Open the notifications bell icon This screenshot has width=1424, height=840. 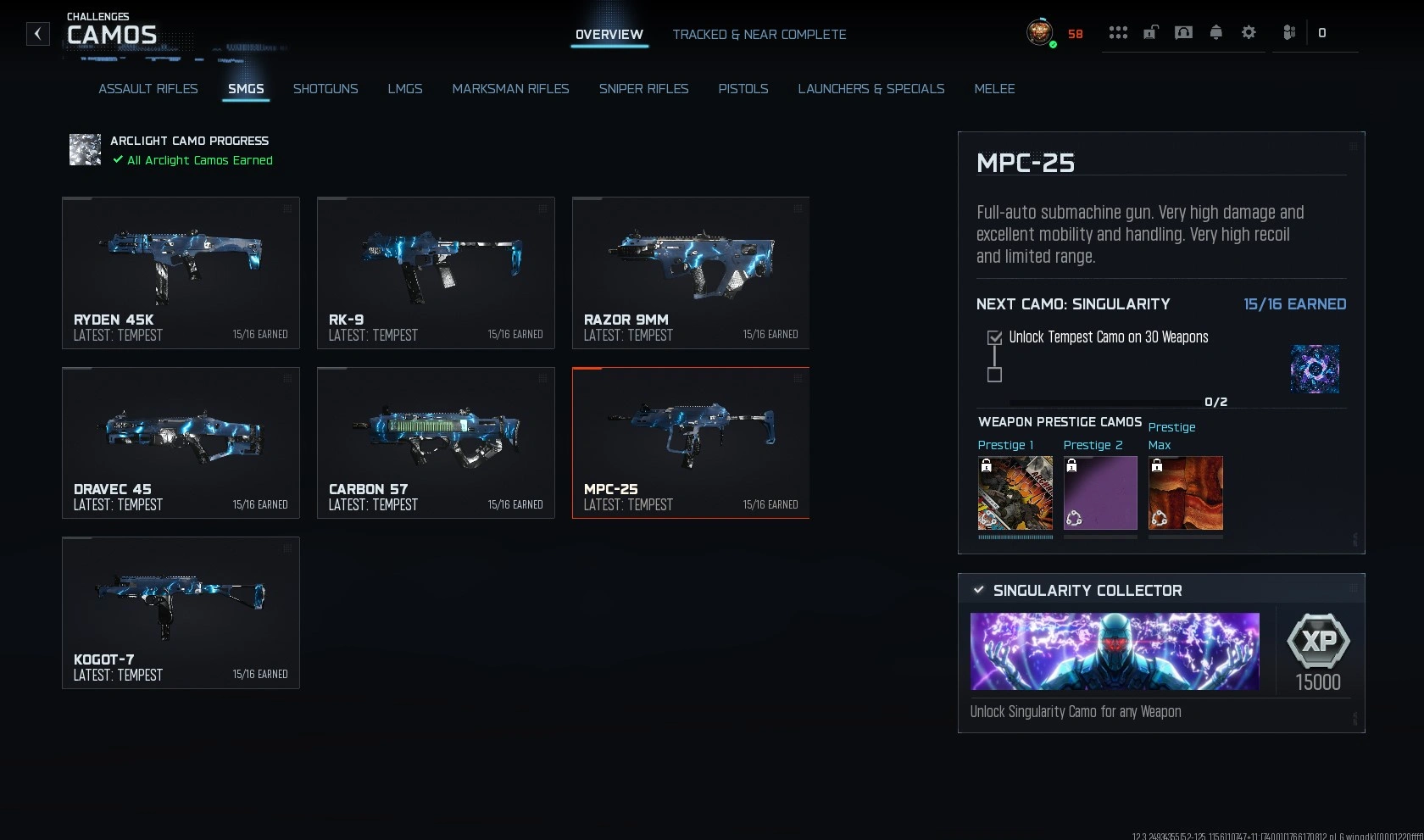click(1215, 32)
